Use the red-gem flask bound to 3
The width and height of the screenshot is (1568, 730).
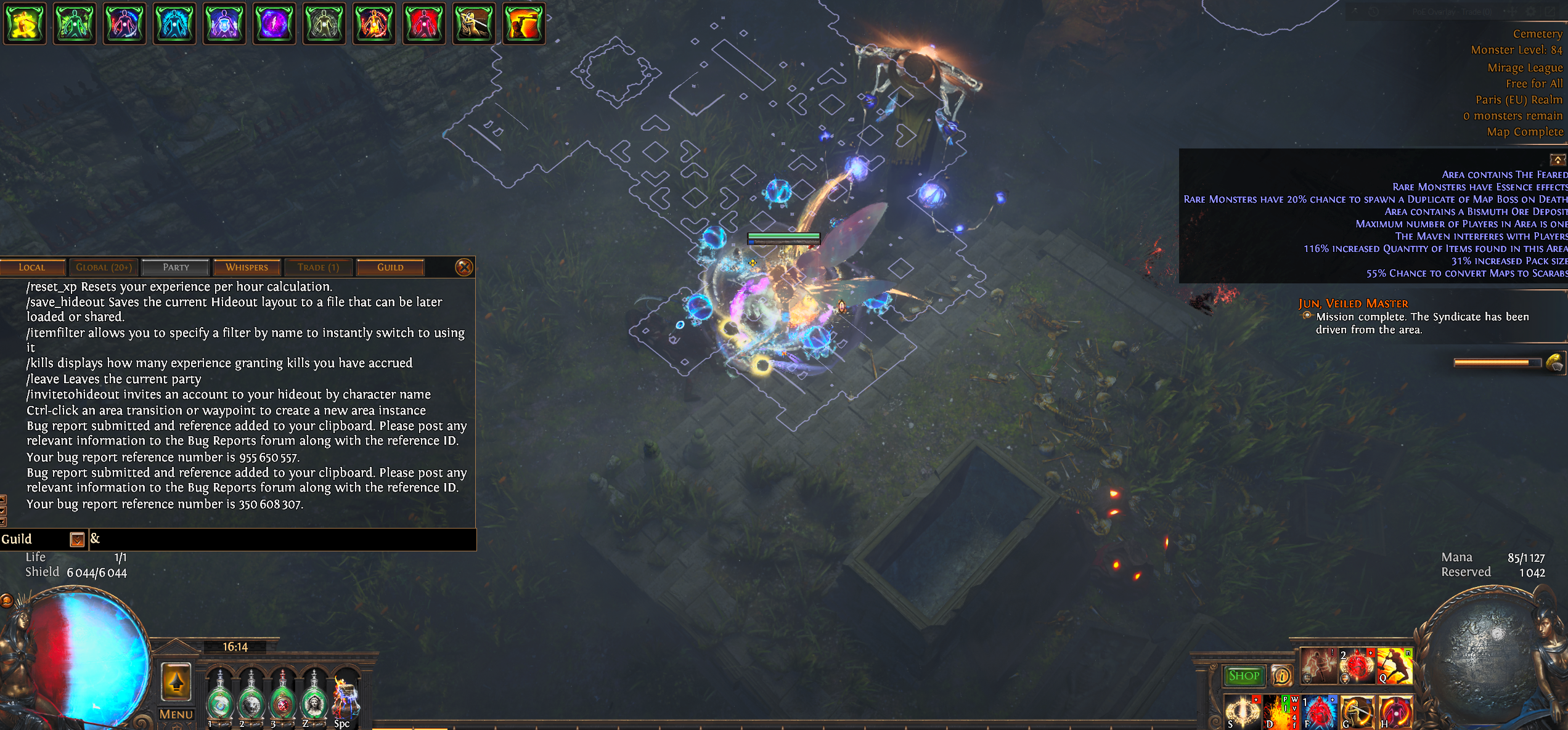282,701
